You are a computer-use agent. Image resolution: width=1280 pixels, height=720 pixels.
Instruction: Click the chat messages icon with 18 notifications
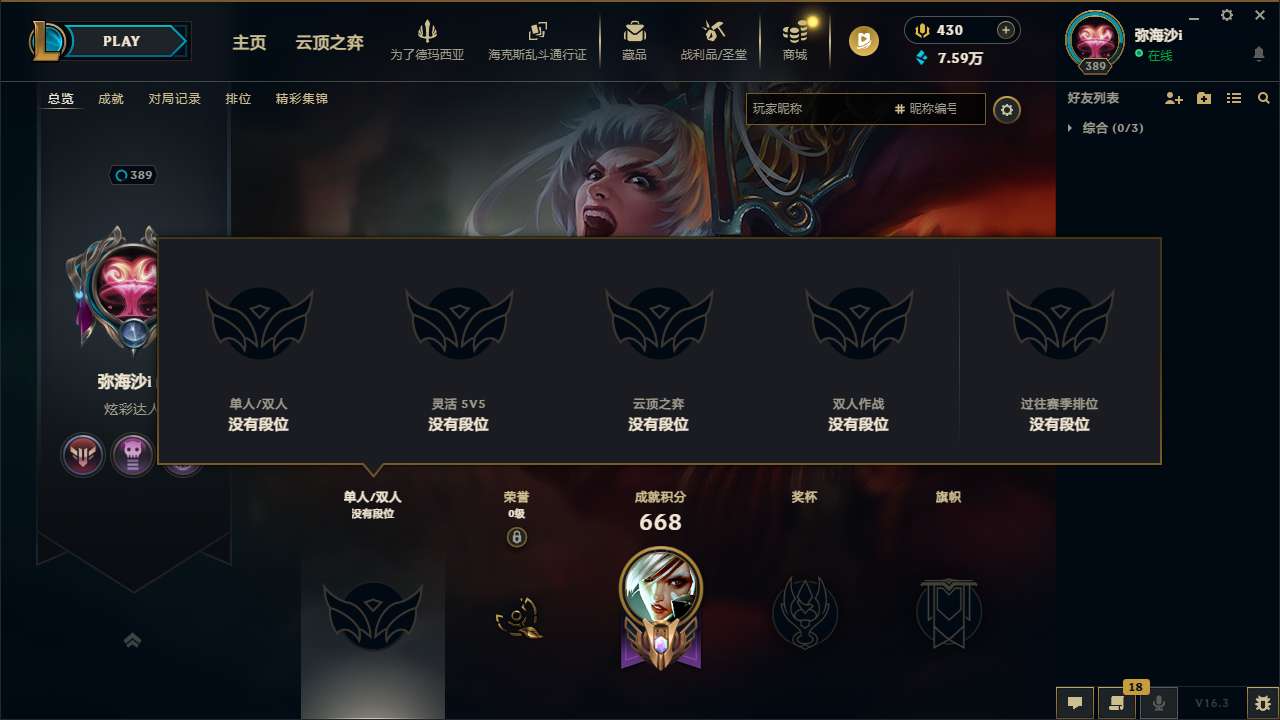pyautogui.click(x=1116, y=703)
